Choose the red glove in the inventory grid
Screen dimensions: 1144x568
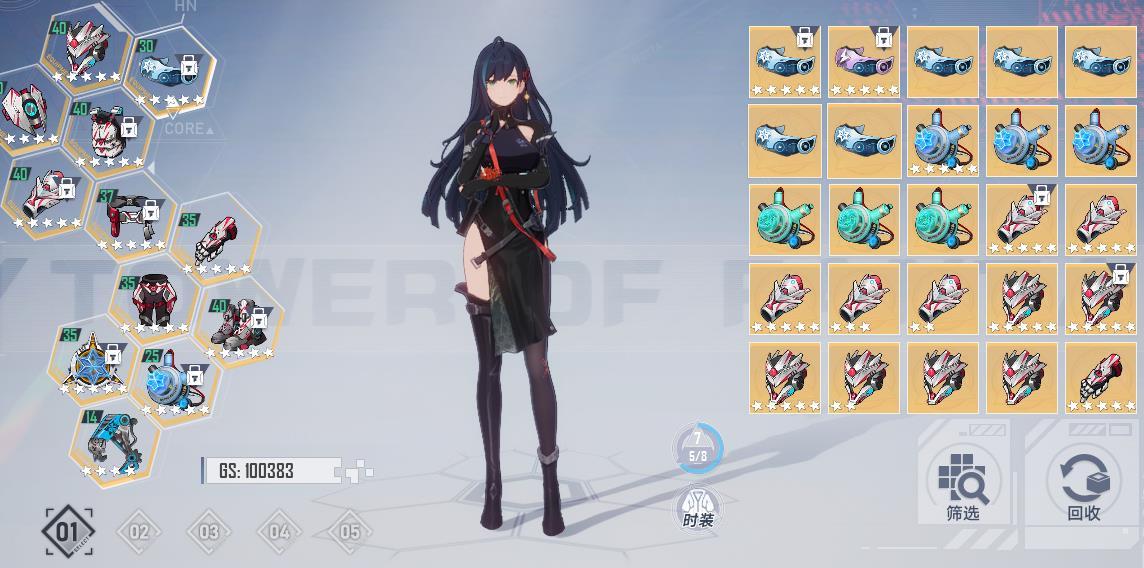(1100, 378)
